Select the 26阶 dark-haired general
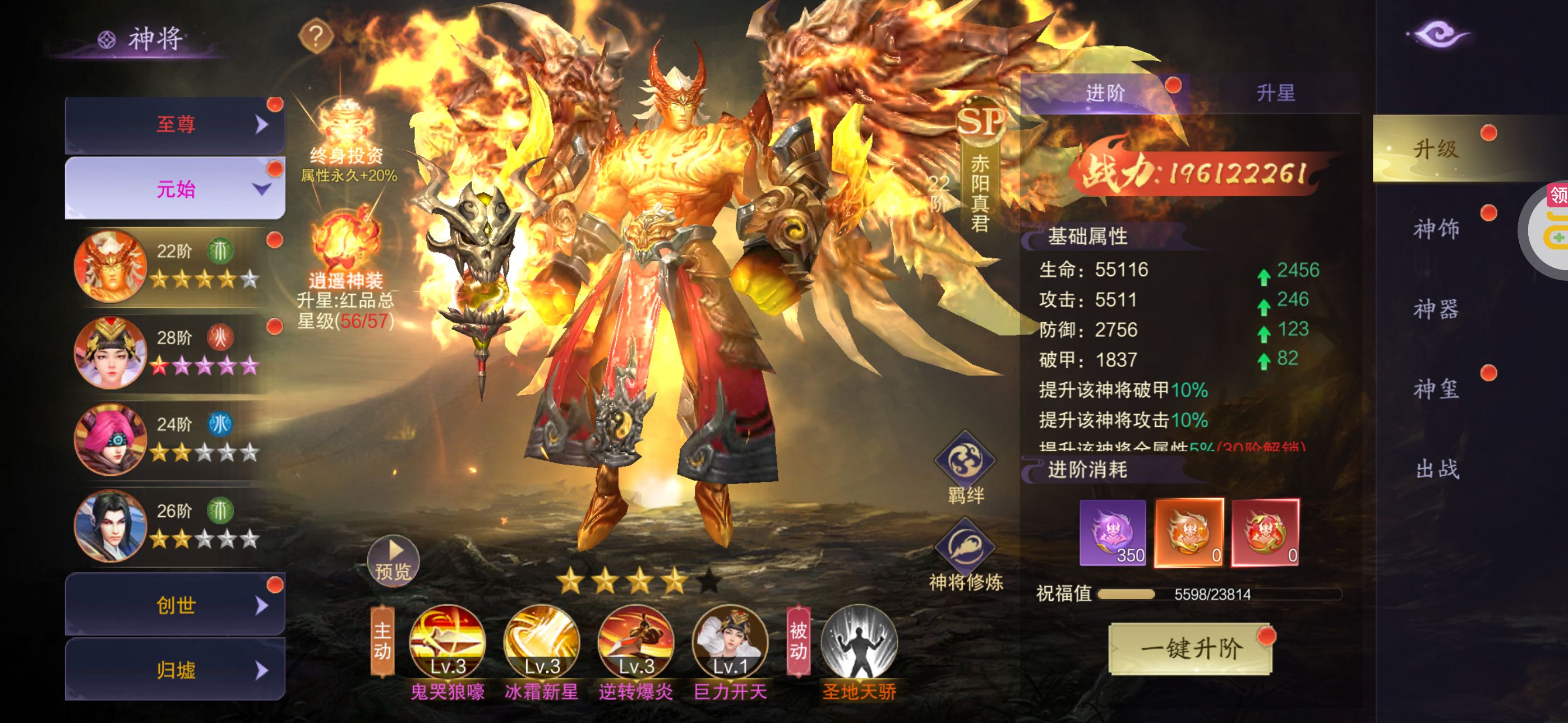 point(110,525)
